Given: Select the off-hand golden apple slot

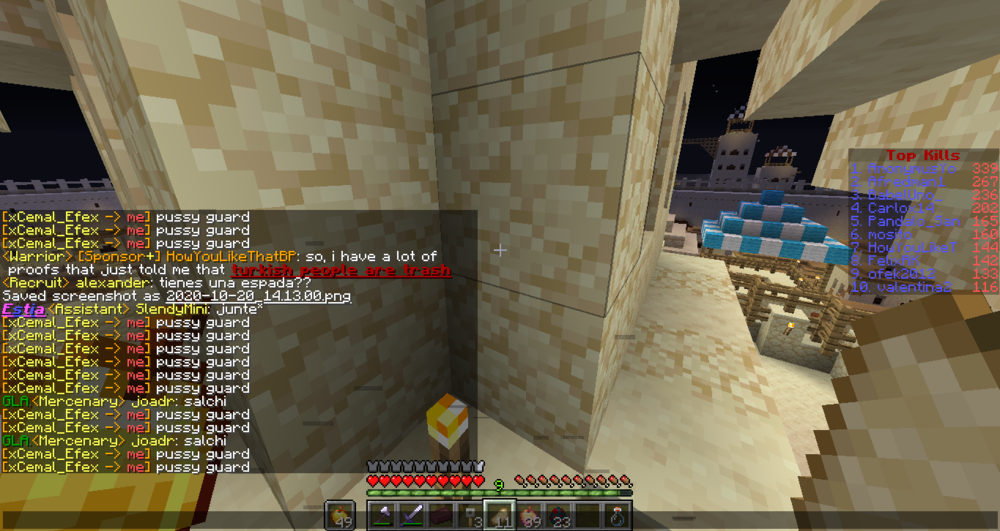Looking at the screenshot, I should (340, 515).
